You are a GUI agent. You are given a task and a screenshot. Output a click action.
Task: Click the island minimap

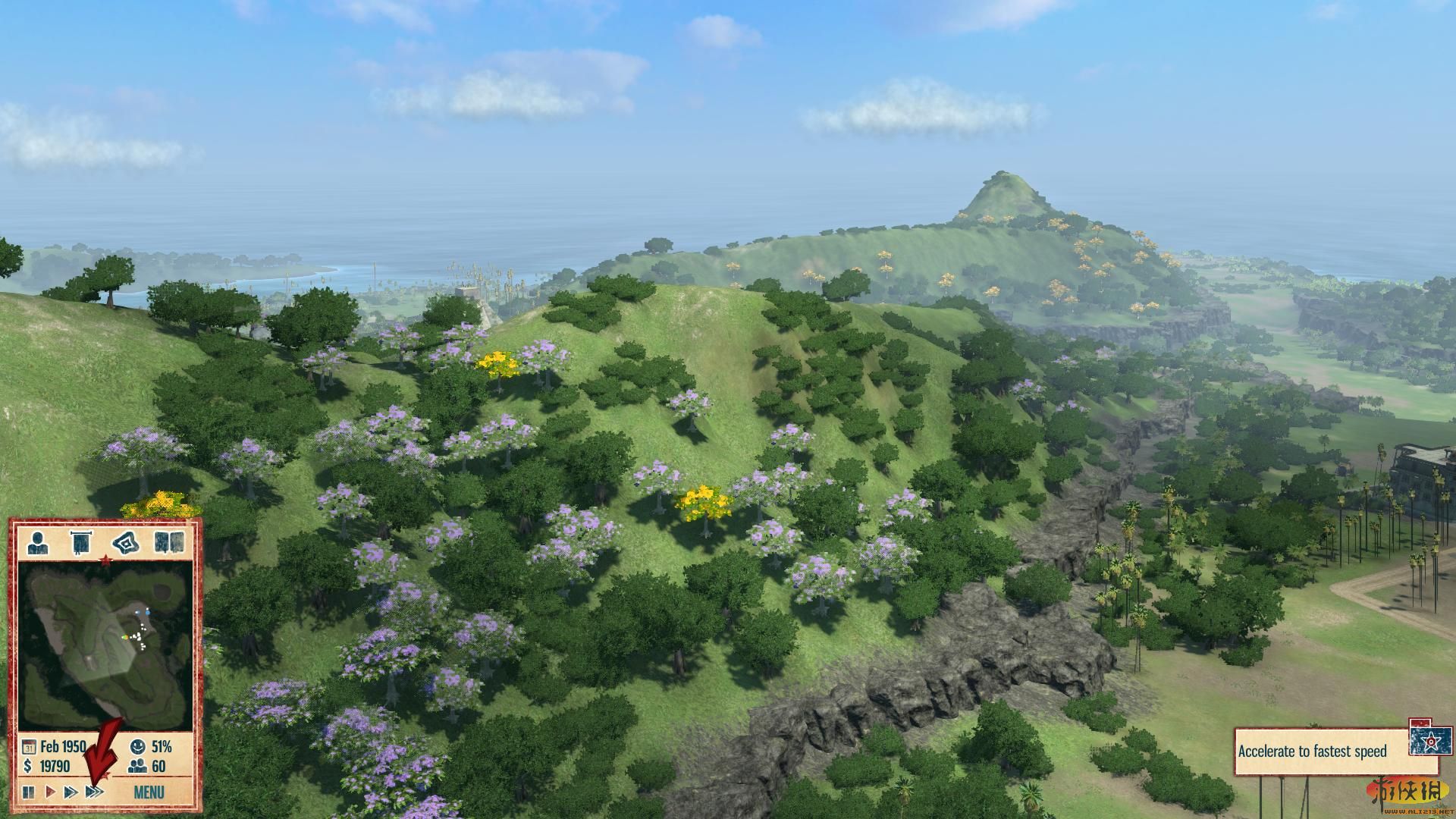tap(105, 648)
